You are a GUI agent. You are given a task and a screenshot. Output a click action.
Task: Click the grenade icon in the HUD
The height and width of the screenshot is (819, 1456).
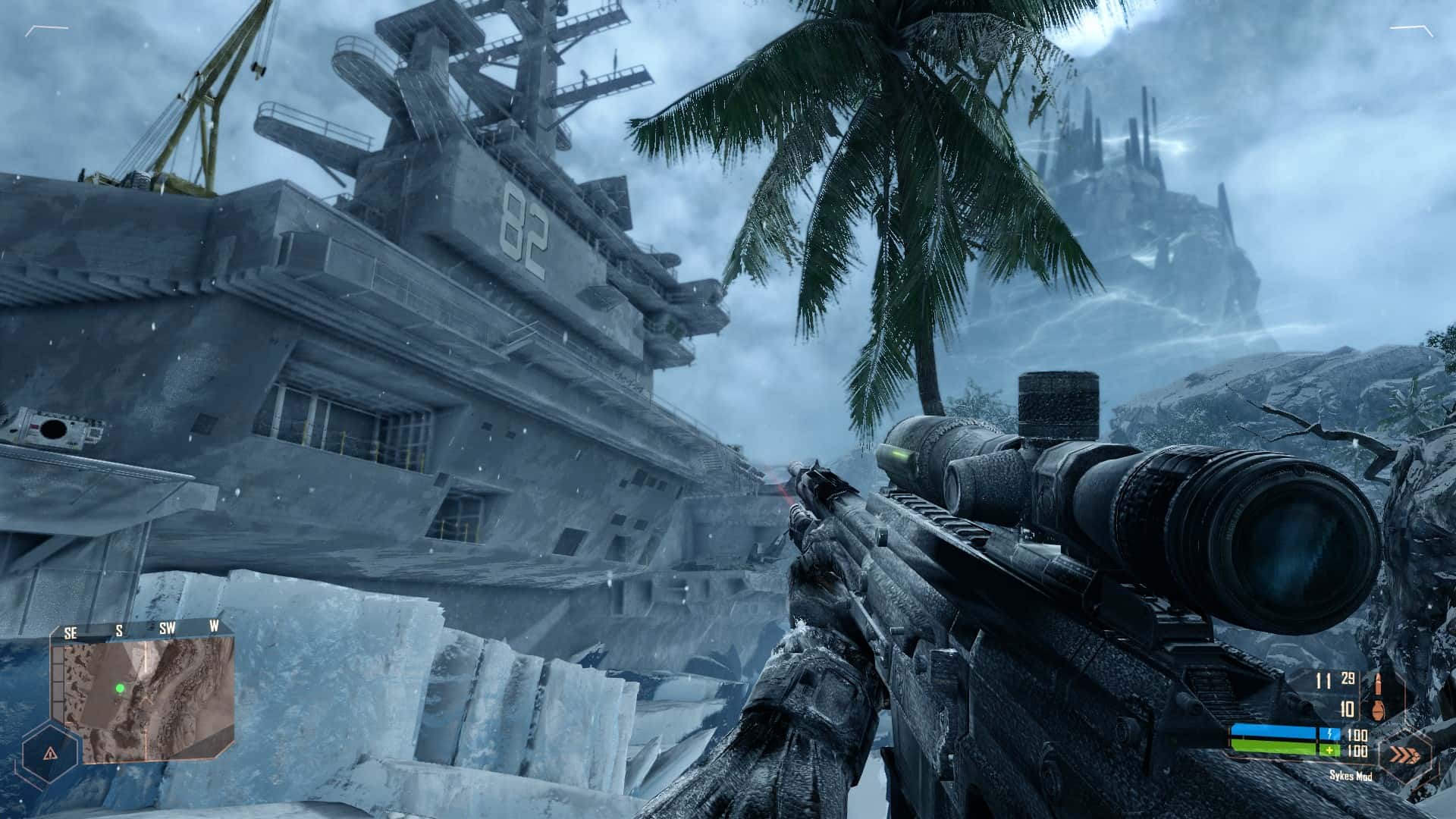pos(1379,711)
